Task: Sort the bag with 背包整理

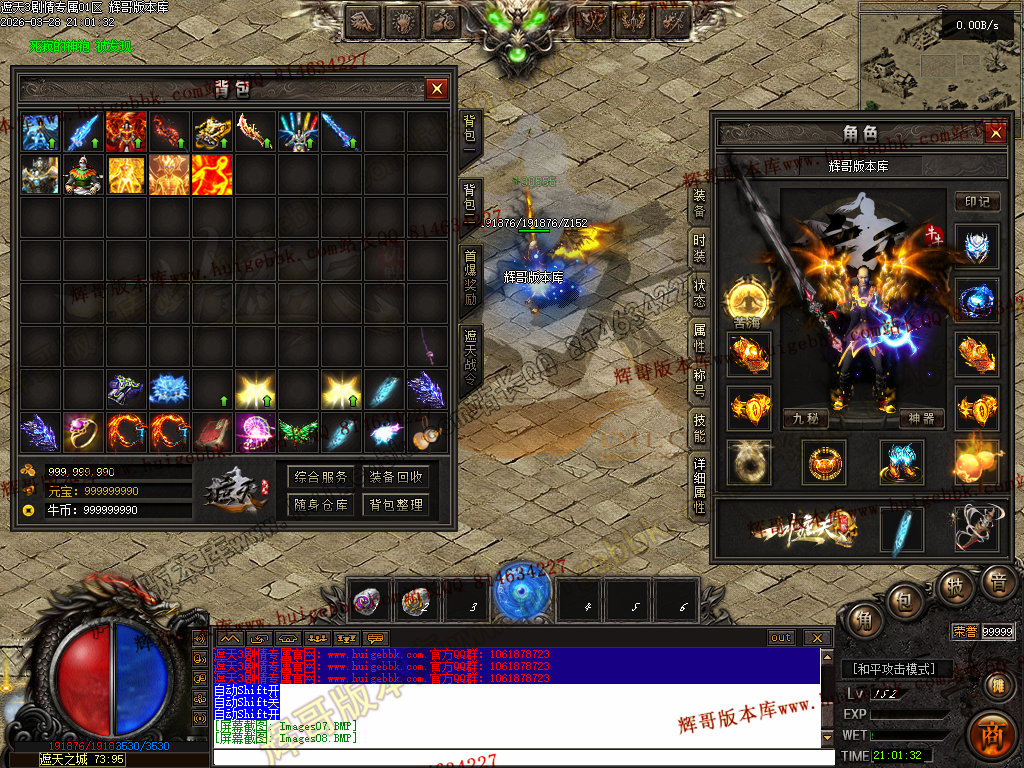Action: pos(396,505)
